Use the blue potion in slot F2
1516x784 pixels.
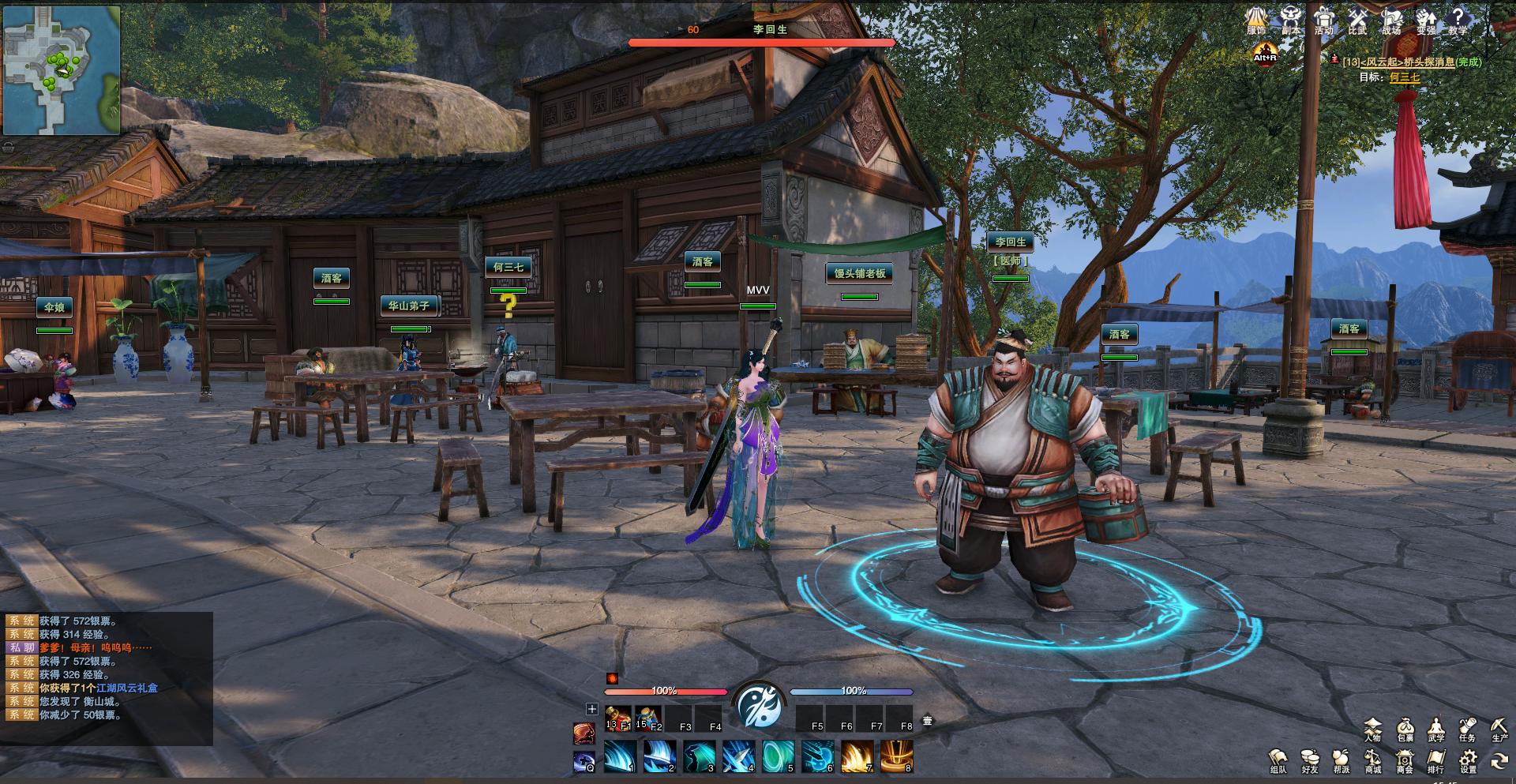click(x=648, y=718)
